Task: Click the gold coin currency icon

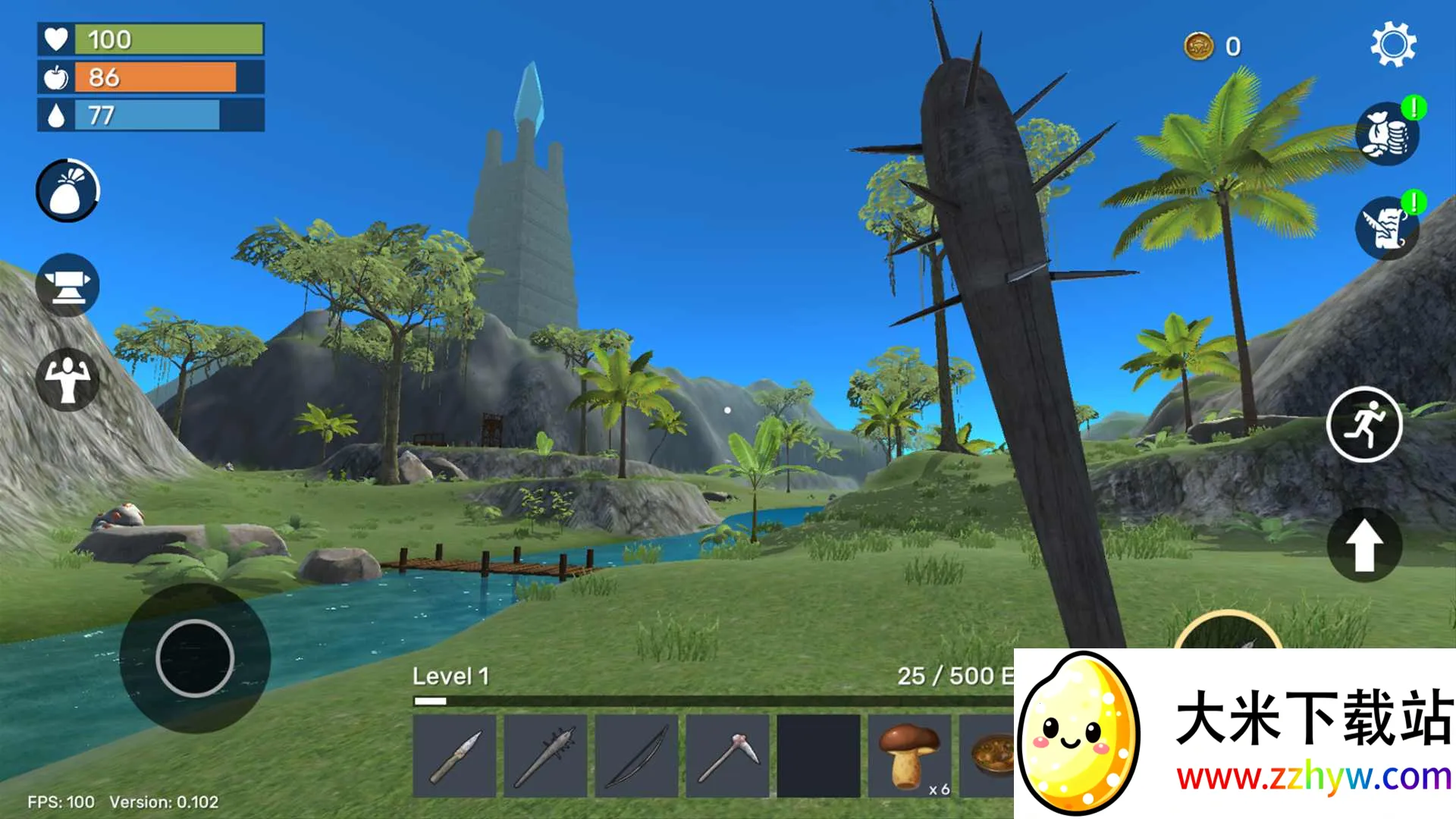Action: [1199, 46]
